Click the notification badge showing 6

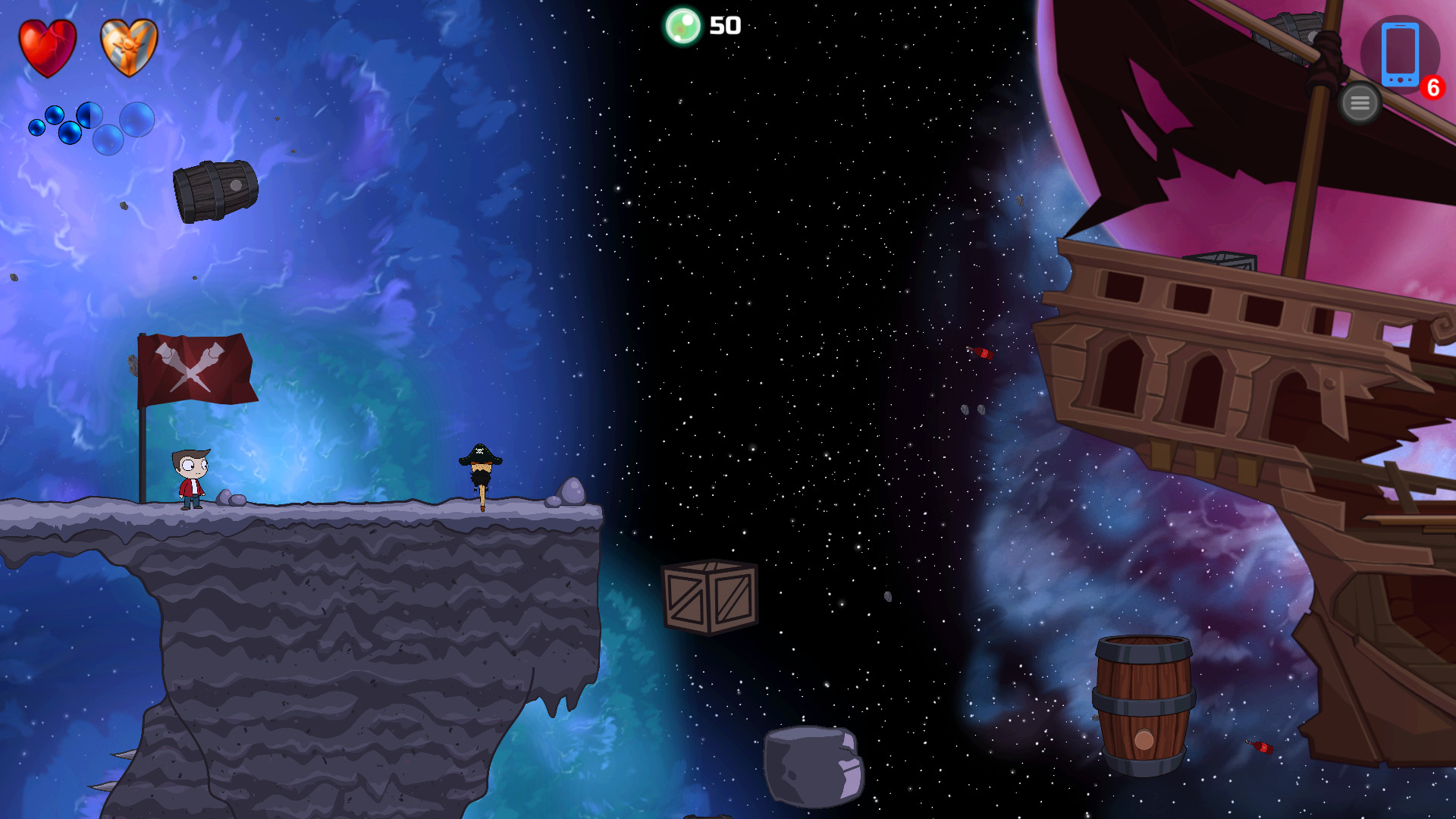1432,87
